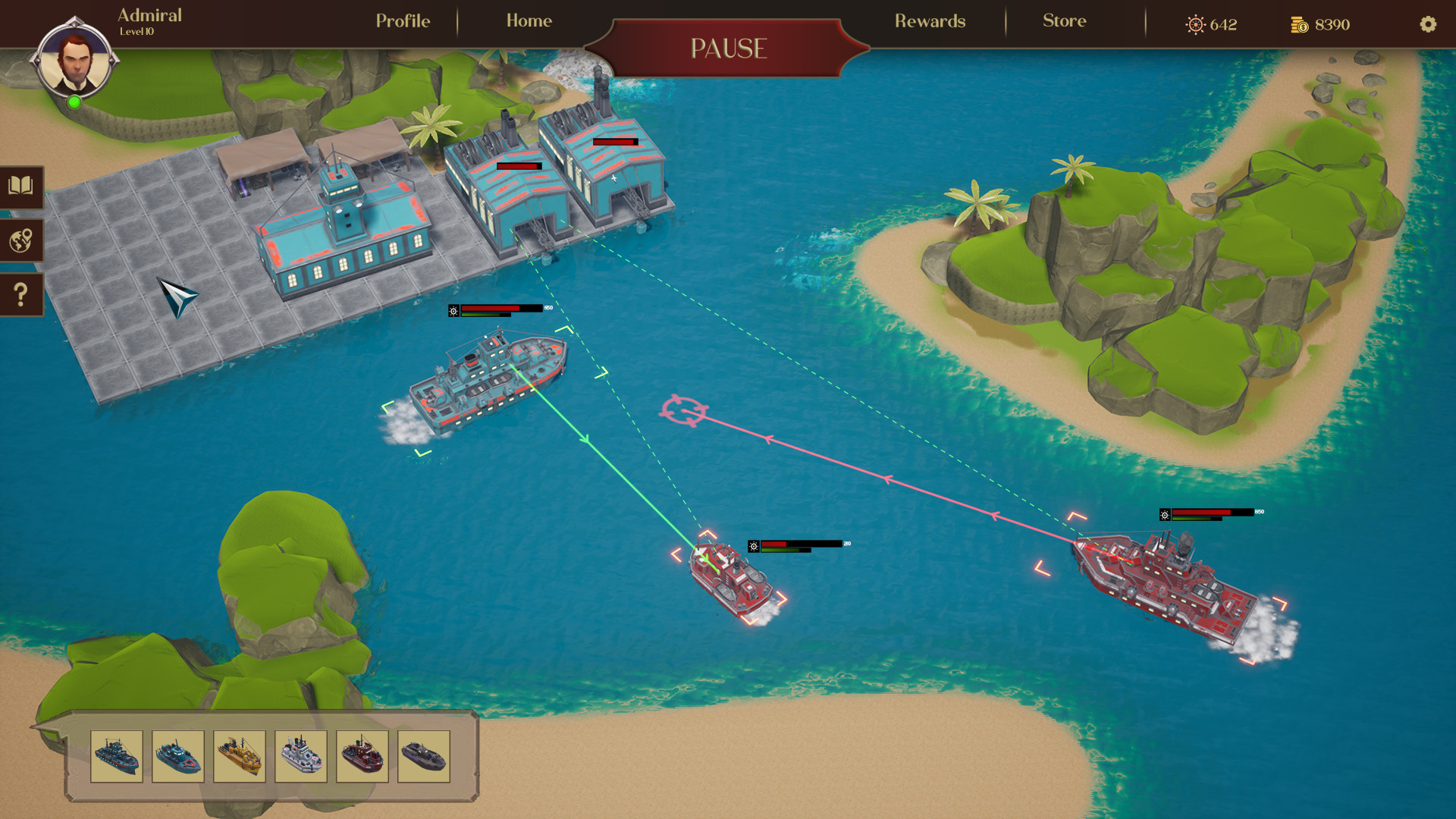Go to the Profile page
This screenshot has width=1456, height=819.
402,21
